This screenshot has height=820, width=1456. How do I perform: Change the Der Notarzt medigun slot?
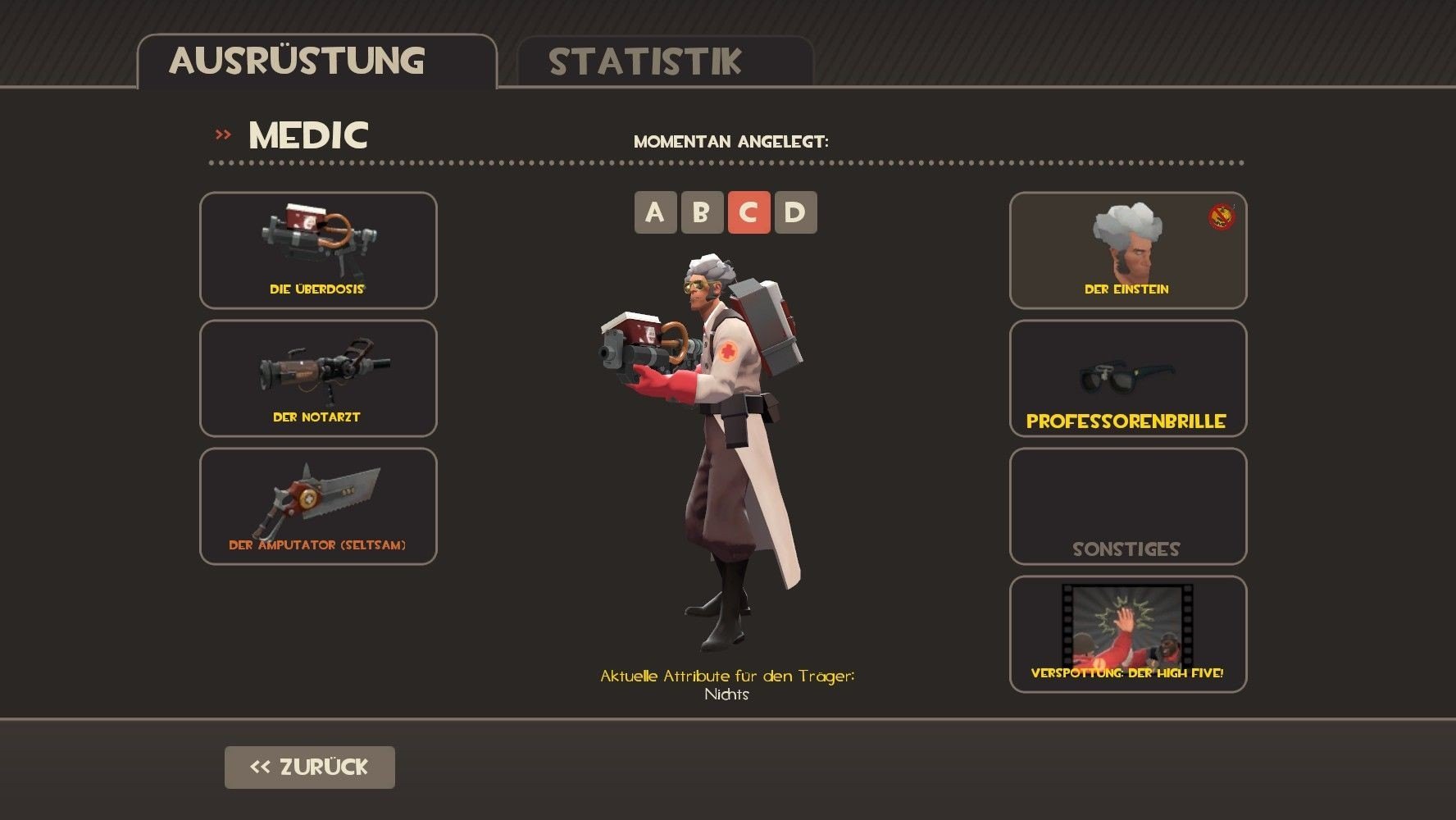click(x=318, y=378)
